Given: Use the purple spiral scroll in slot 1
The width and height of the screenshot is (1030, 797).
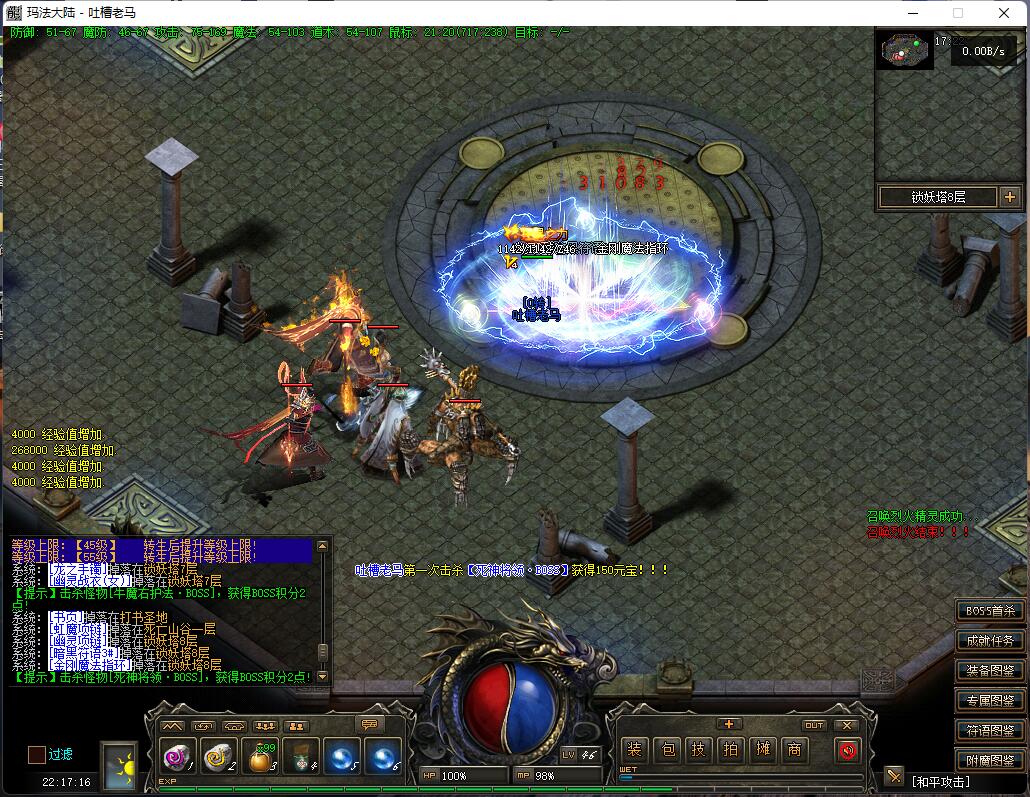Looking at the screenshot, I should [x=177, y=758].
